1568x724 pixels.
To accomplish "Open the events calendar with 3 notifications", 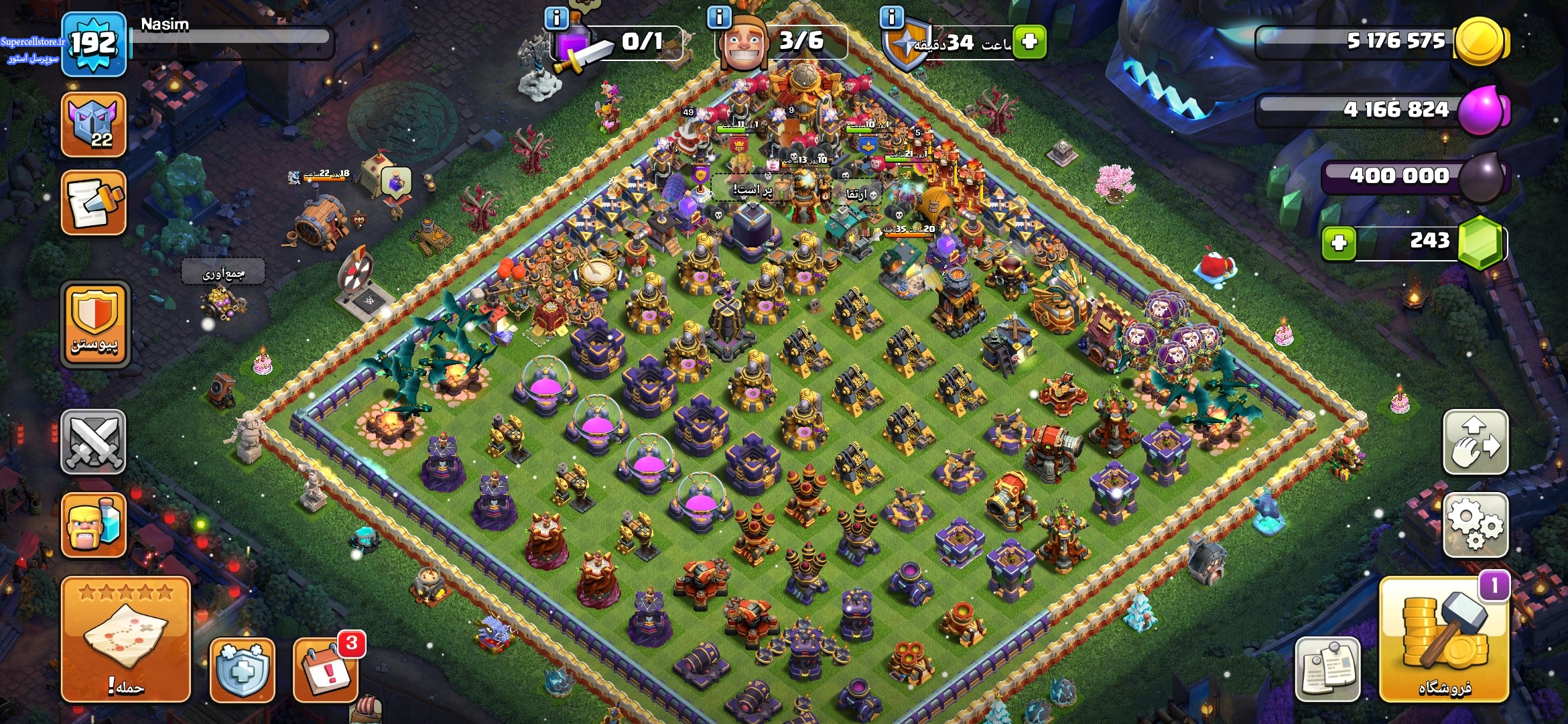I will tap(326, 670).
